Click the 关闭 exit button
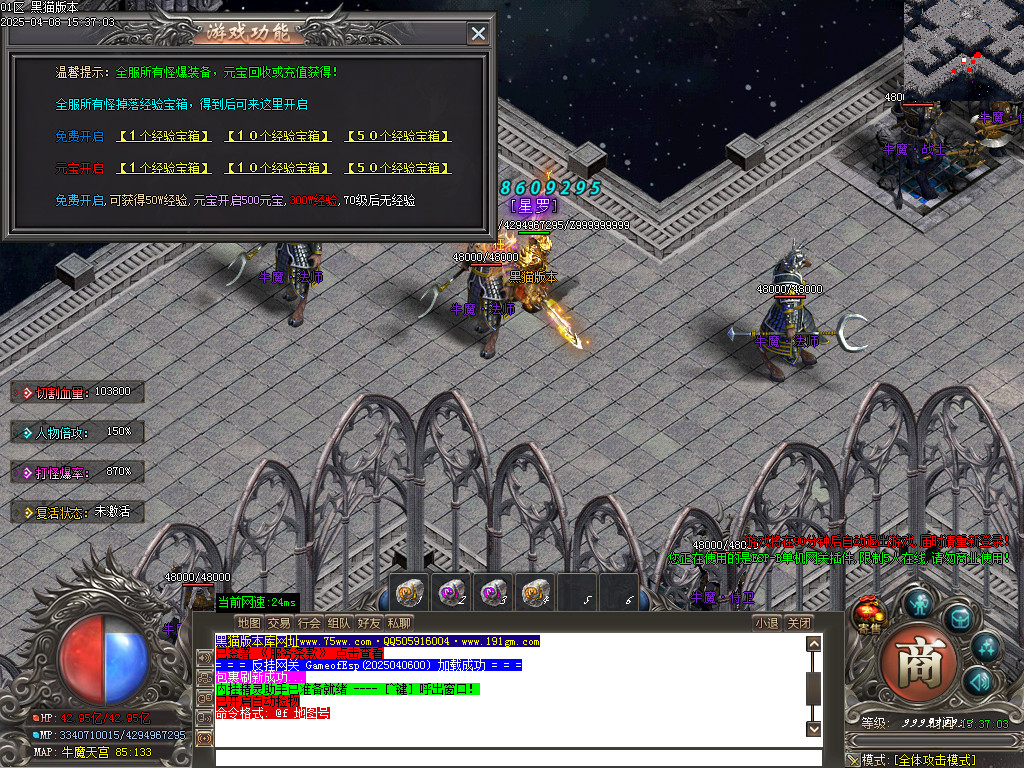The image size is (1024, 768). 798,623
